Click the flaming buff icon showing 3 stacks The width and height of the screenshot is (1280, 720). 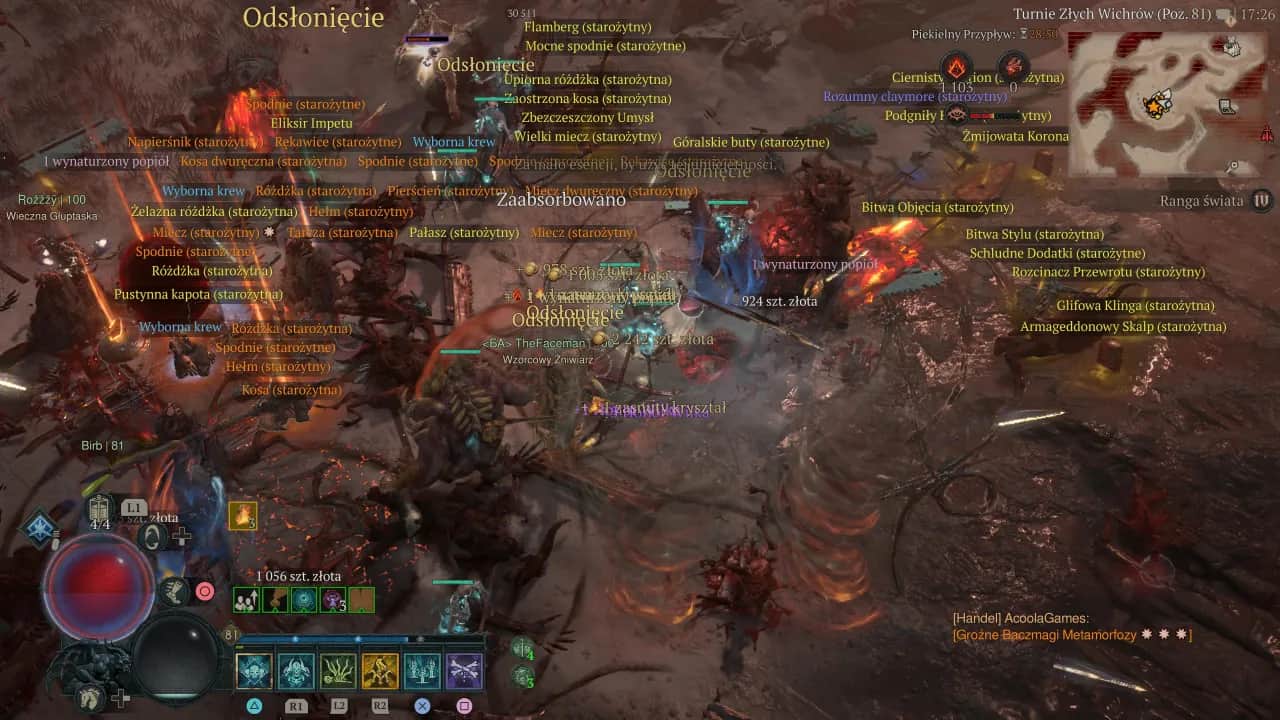(243, 516)
